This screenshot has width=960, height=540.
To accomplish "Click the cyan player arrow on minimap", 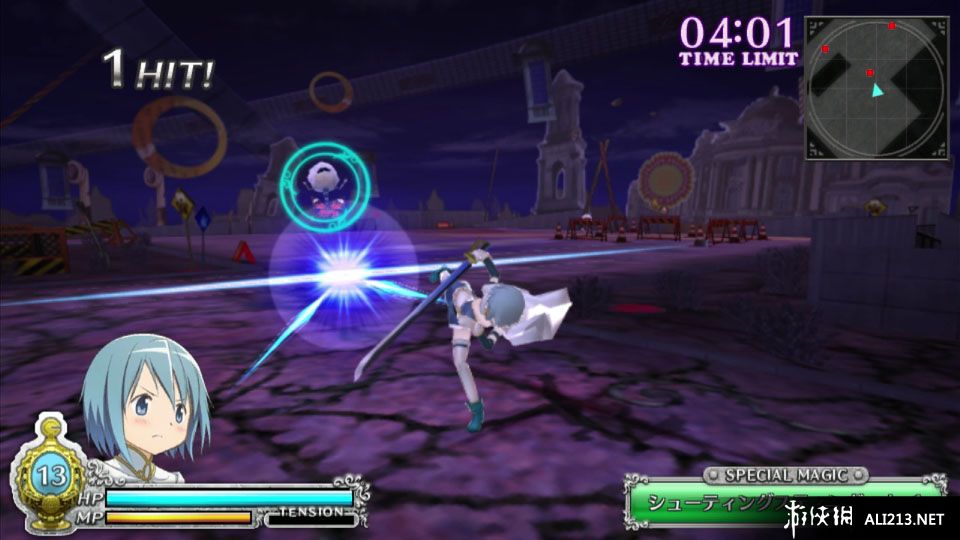I will point(877,90).
